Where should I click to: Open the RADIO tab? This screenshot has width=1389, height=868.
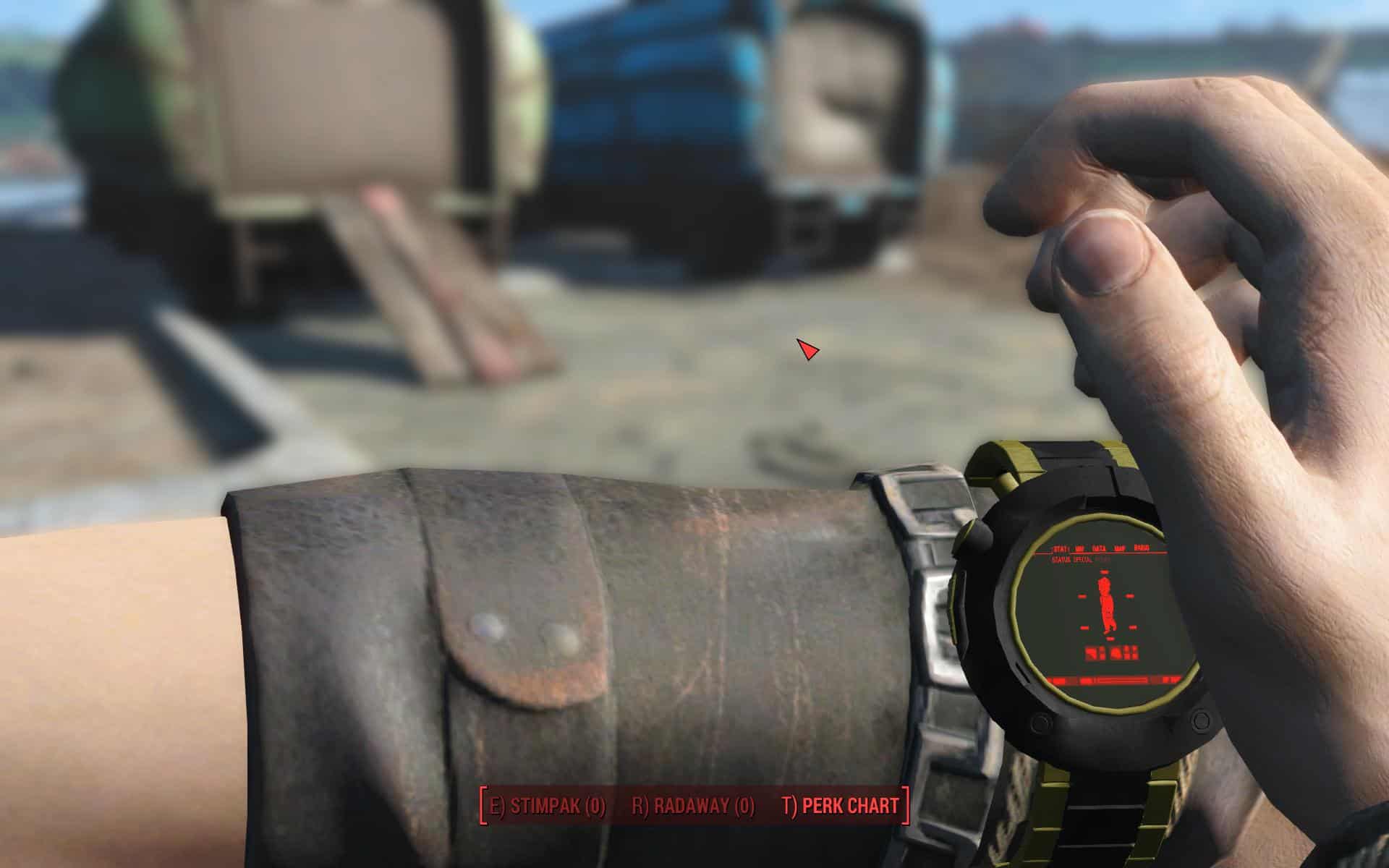tap(1142, 548)
